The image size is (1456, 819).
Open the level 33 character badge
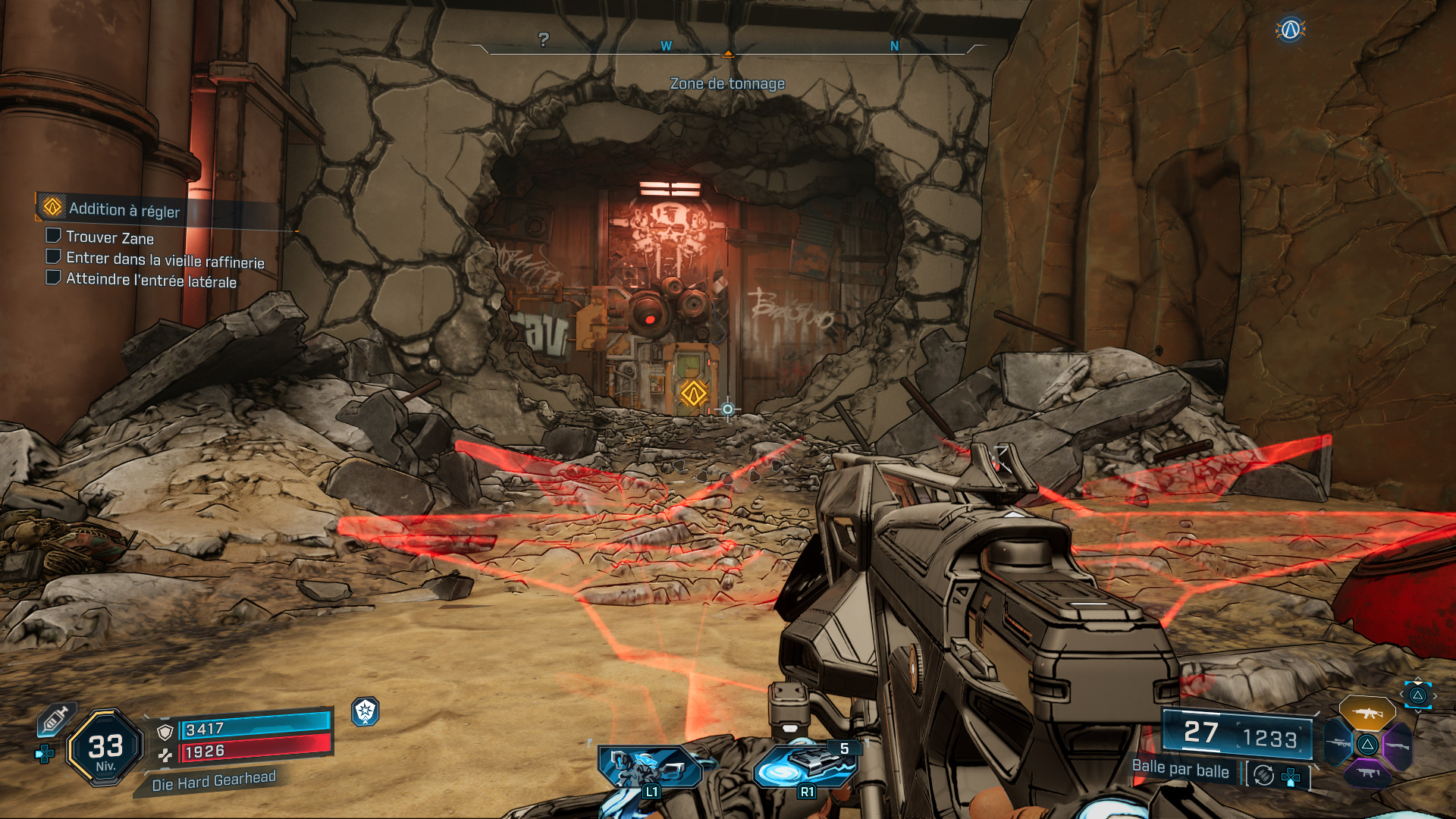tap(105, 748)
